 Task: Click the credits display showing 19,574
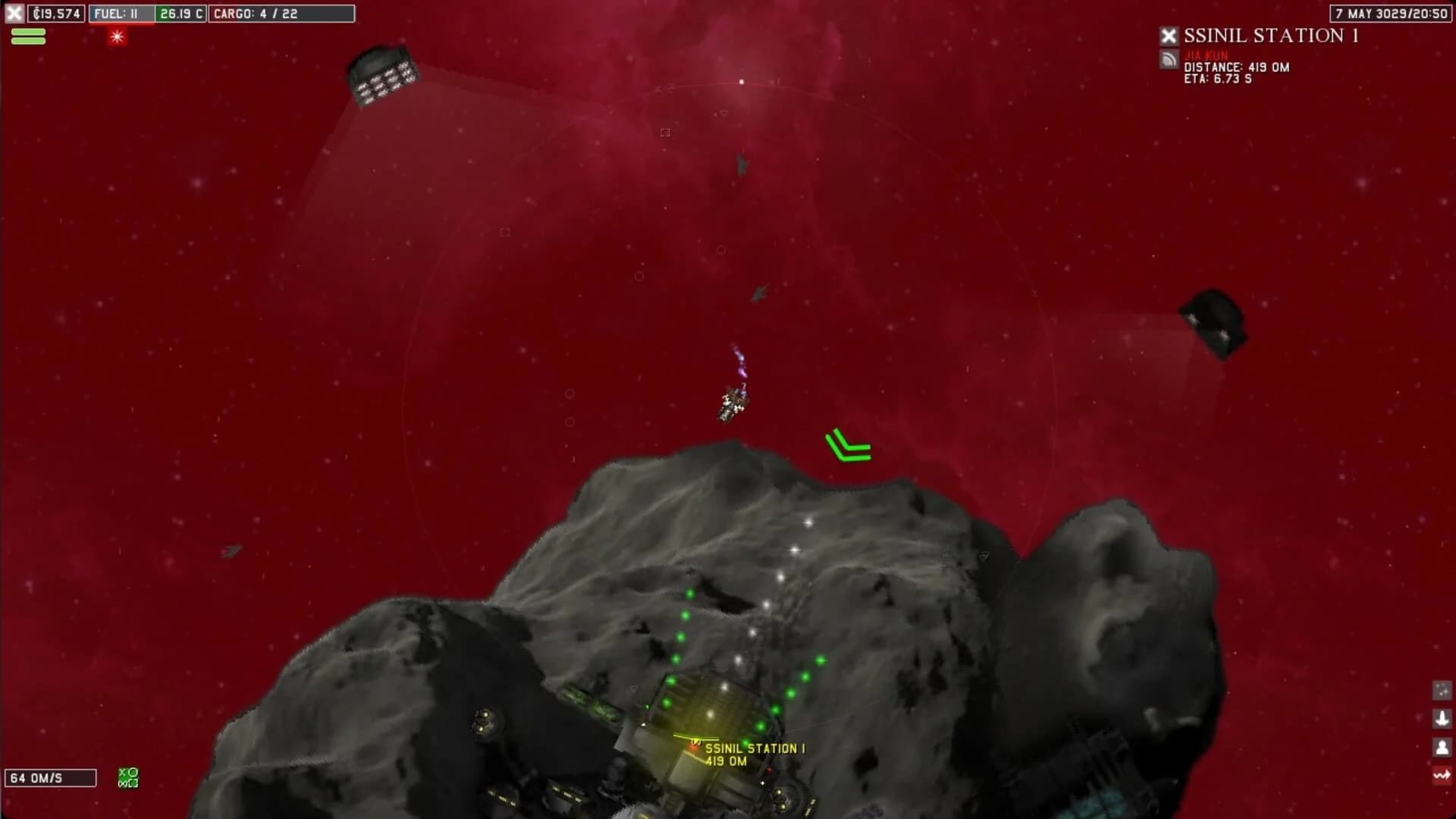57,13
